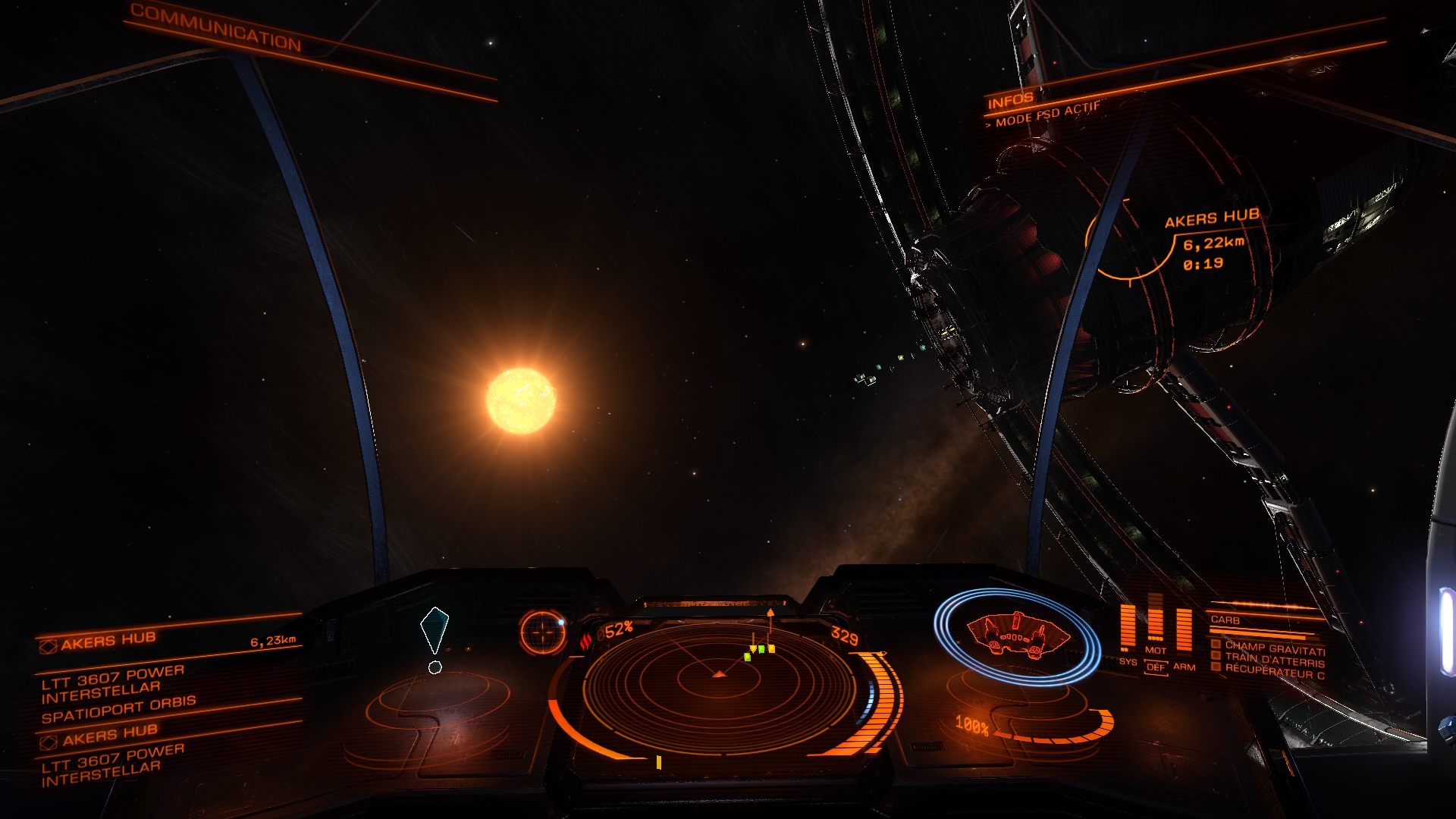This screenshot has height=819, width=1456.
Task: Toggle the Champ Gravitationnel indicator
Action: tap(1275, 648)
